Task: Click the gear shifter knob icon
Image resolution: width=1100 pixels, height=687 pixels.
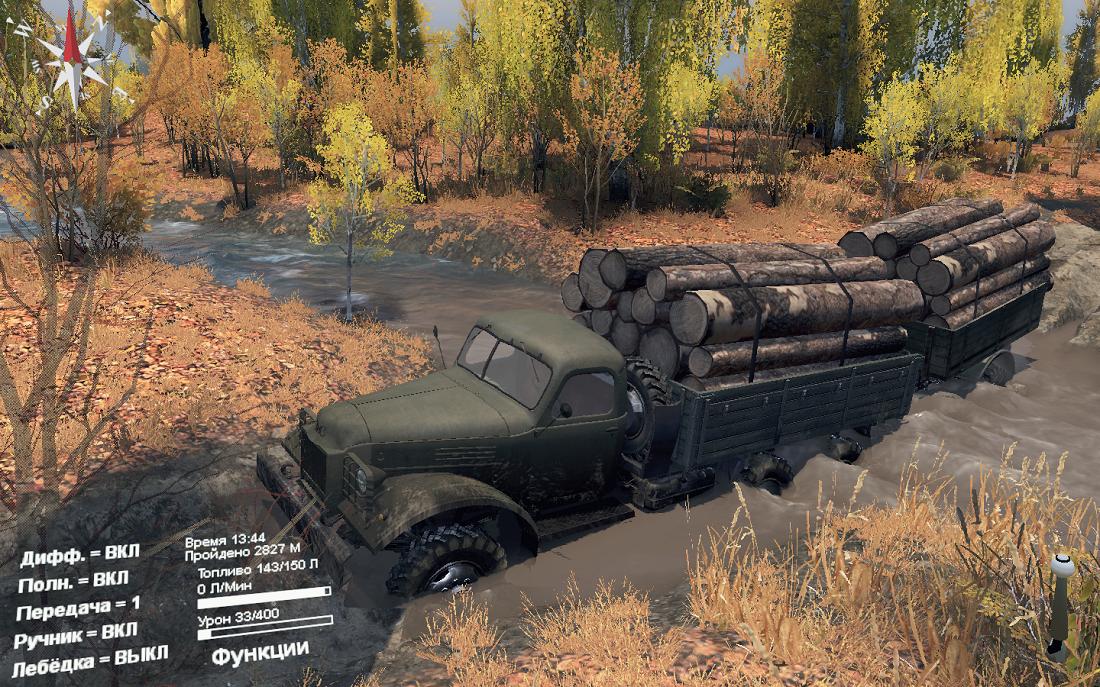Action: pos(1061,568)
